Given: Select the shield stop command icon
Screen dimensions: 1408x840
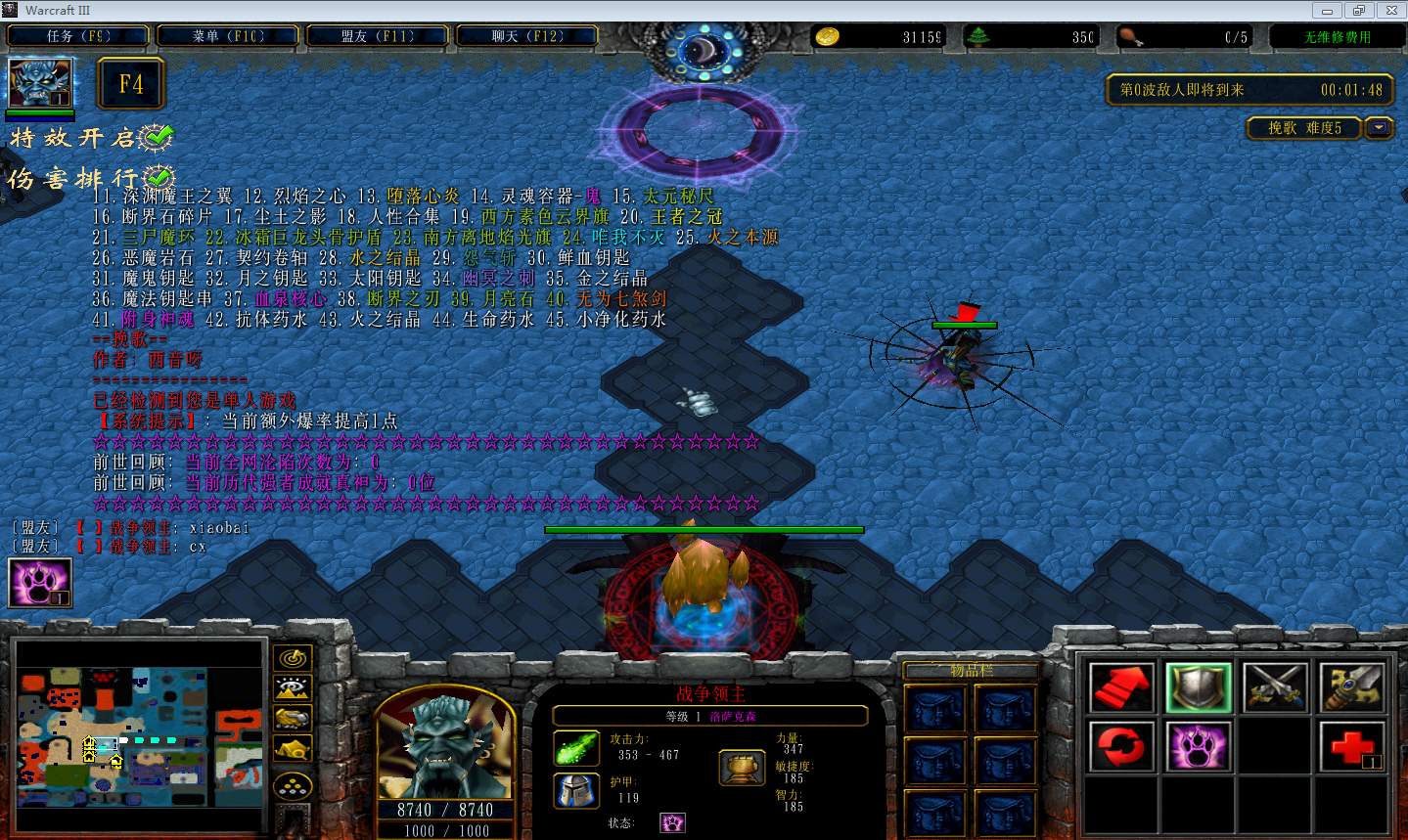Looking at the screenshot, I should 1199,686.
